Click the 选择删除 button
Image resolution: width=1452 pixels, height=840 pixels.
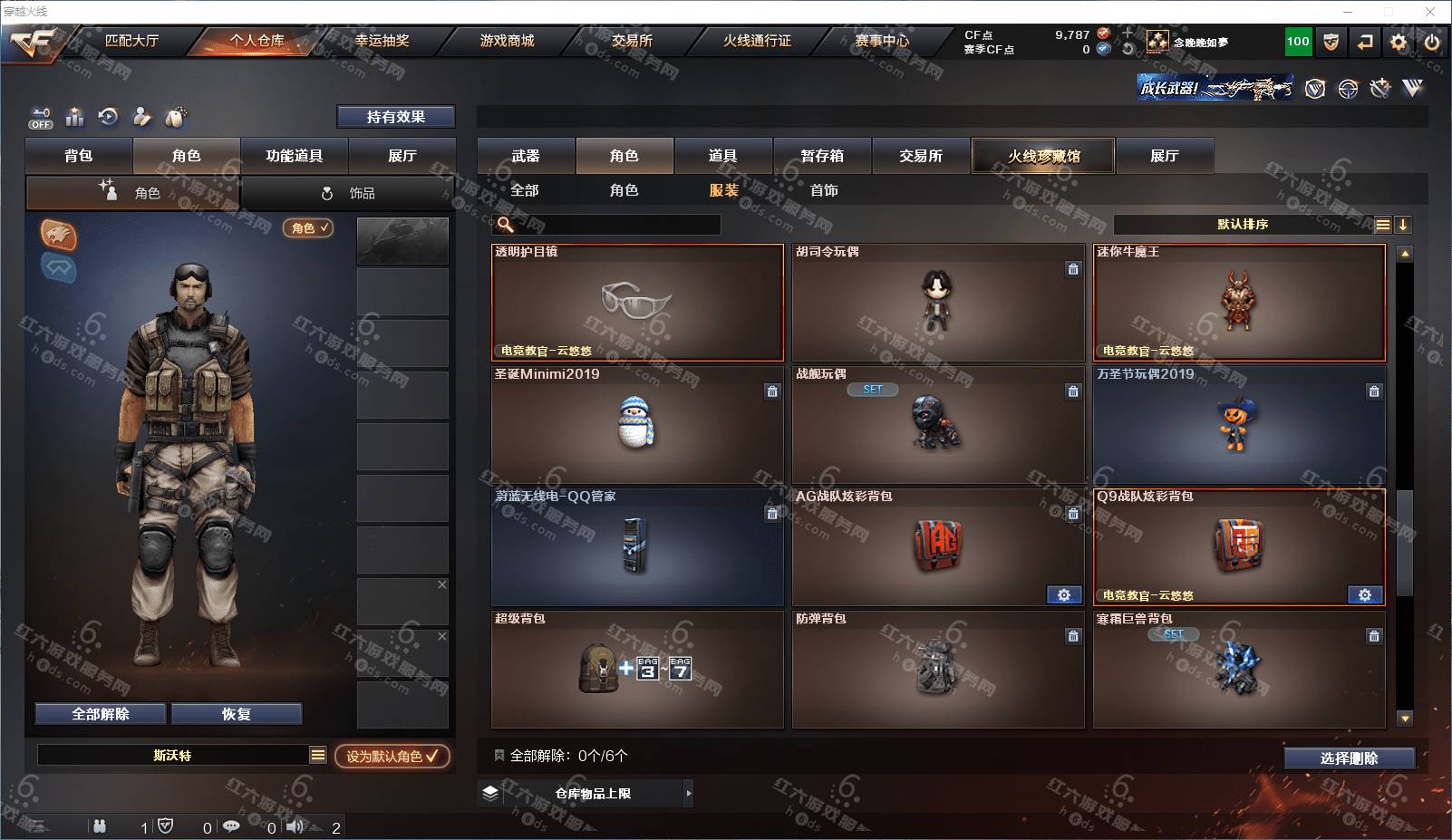1349,758
